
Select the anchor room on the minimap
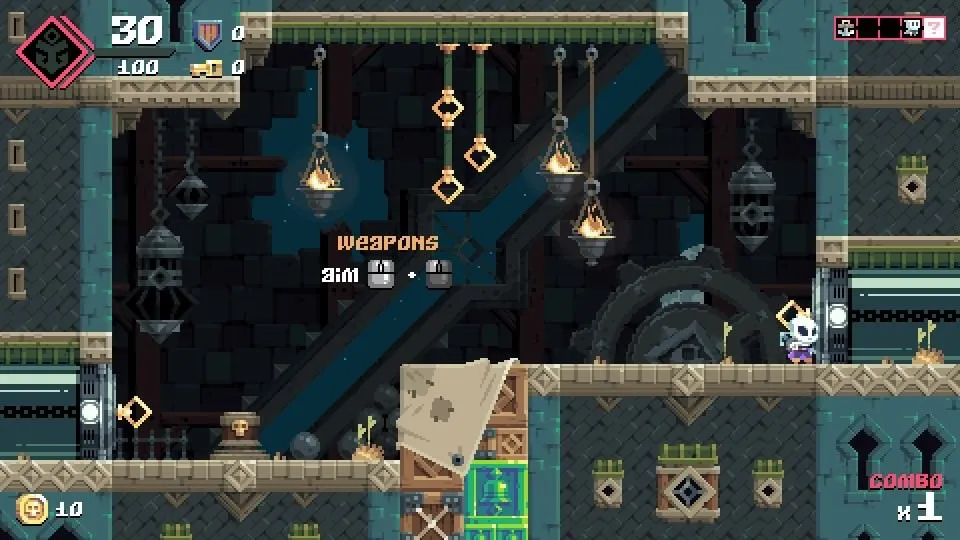point(847,28)
